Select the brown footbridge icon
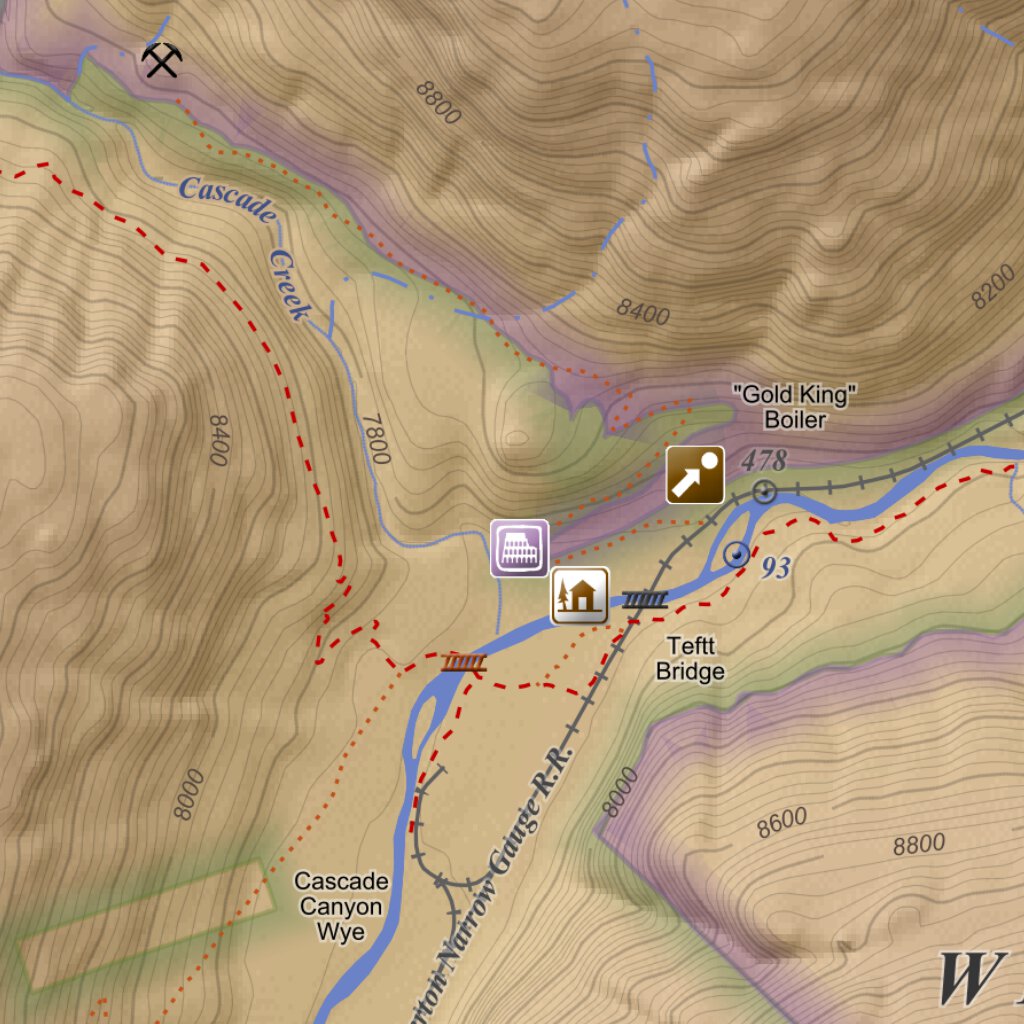 coord(464,662)
